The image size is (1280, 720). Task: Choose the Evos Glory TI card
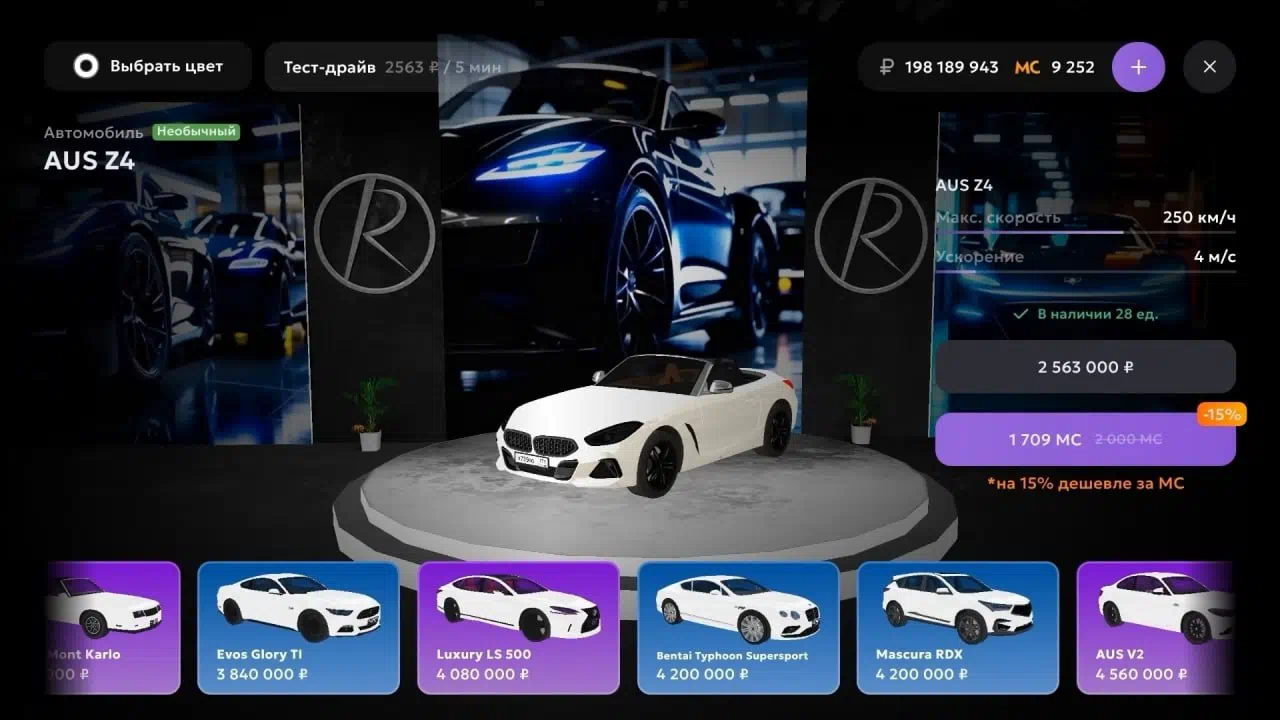(298, 628)
